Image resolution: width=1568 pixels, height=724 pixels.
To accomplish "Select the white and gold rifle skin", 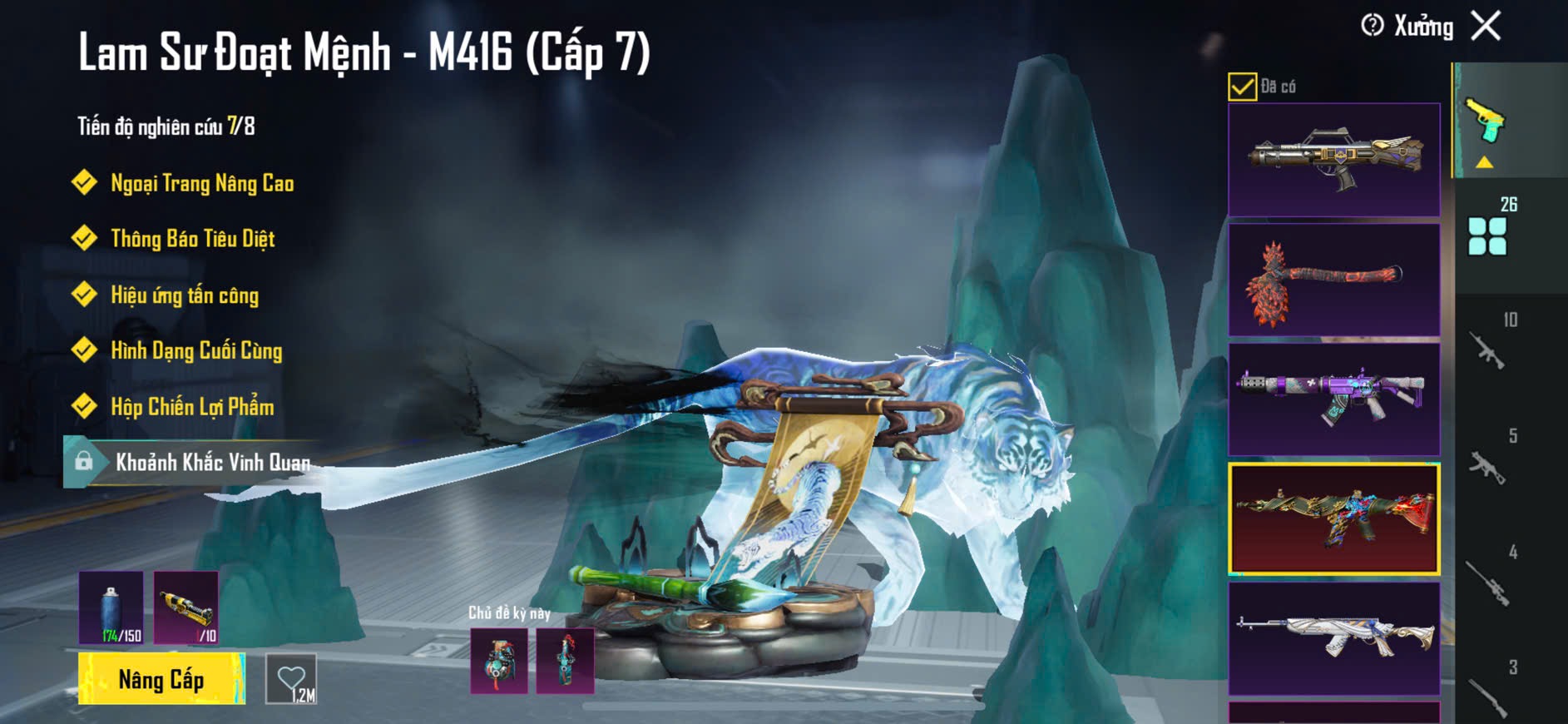I will [1333, 637].
